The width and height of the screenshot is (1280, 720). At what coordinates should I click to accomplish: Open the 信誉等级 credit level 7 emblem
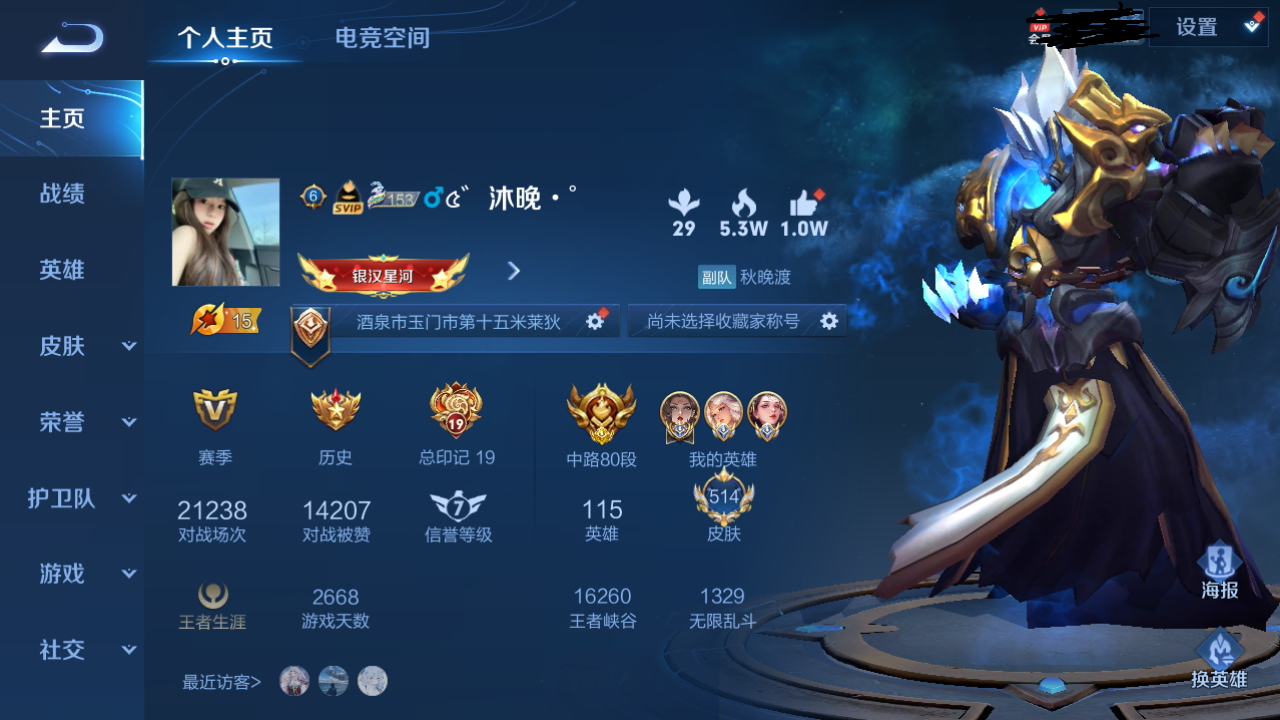[x=457, y=506]
